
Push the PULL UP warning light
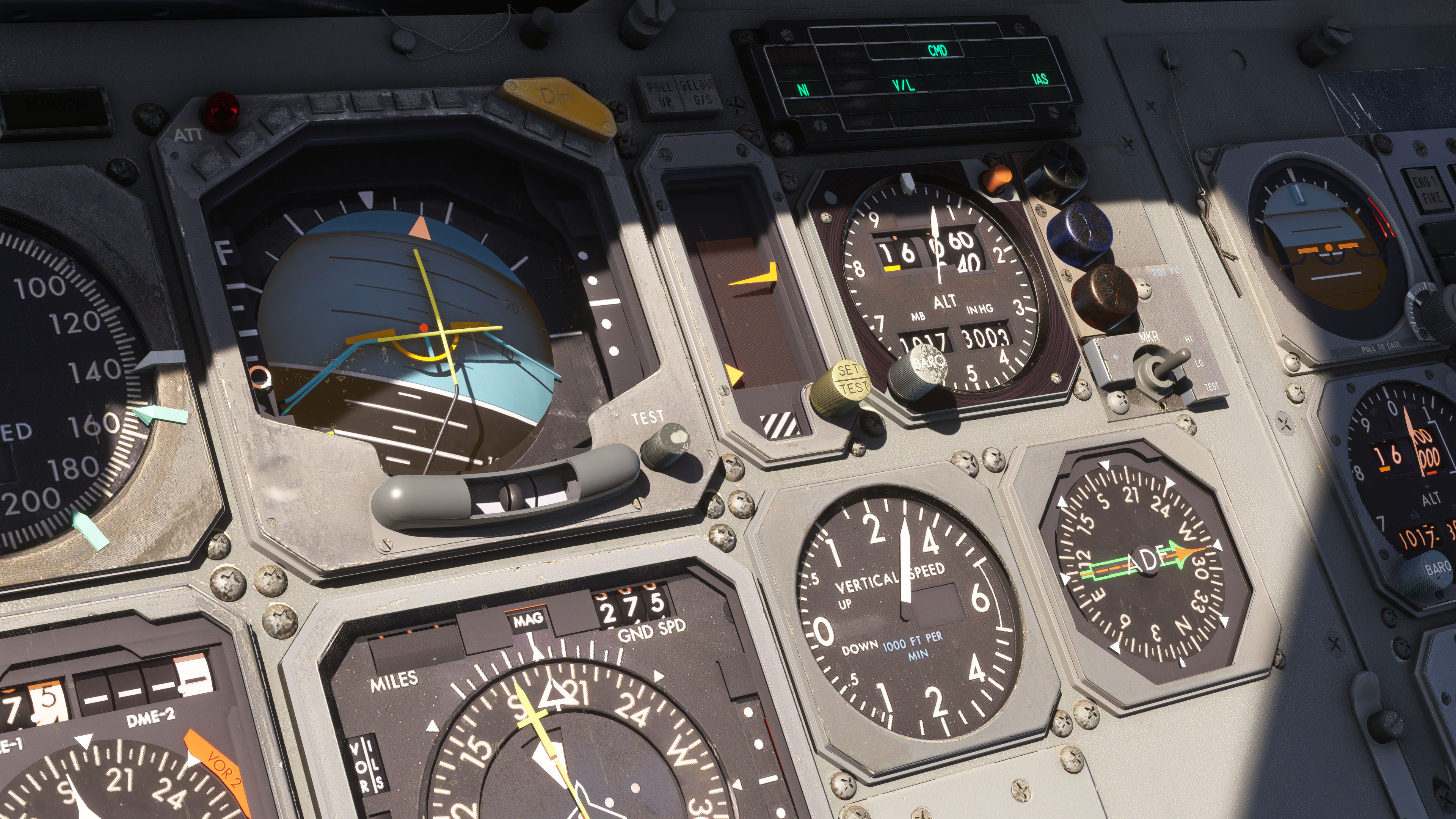[659, 94]
